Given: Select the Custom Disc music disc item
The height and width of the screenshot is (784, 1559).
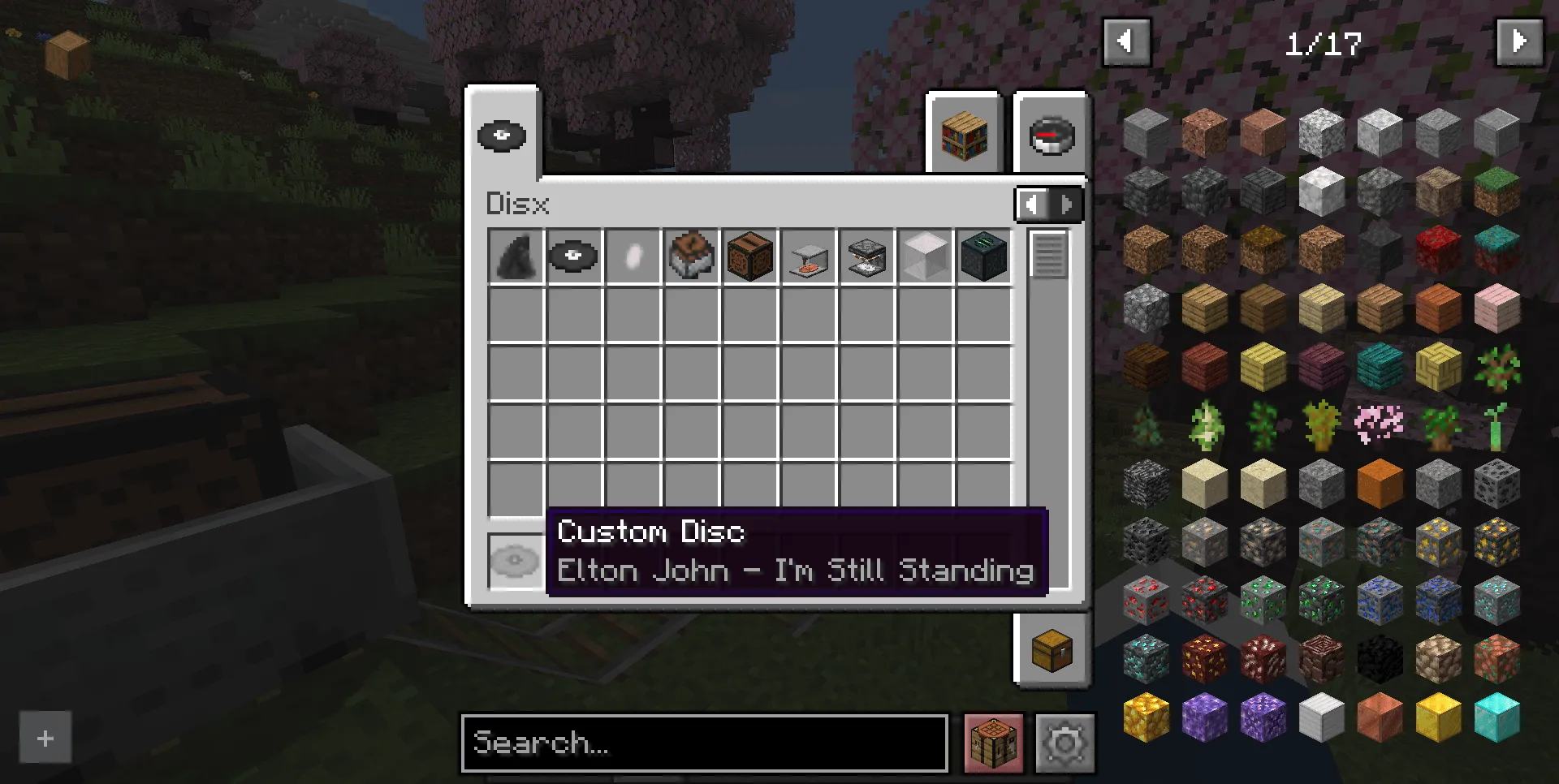Looking at the screenshot, I should [x=574, y=256].
